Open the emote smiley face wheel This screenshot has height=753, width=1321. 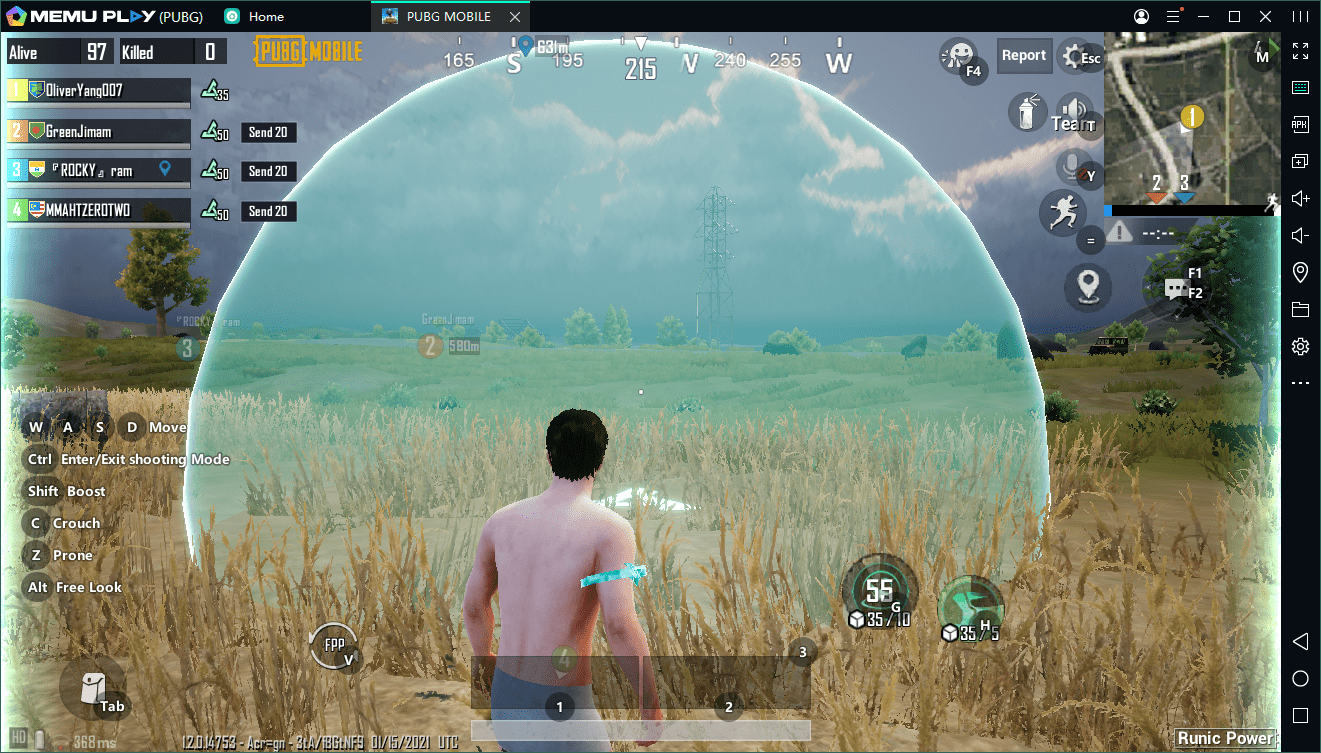point(959,55)
